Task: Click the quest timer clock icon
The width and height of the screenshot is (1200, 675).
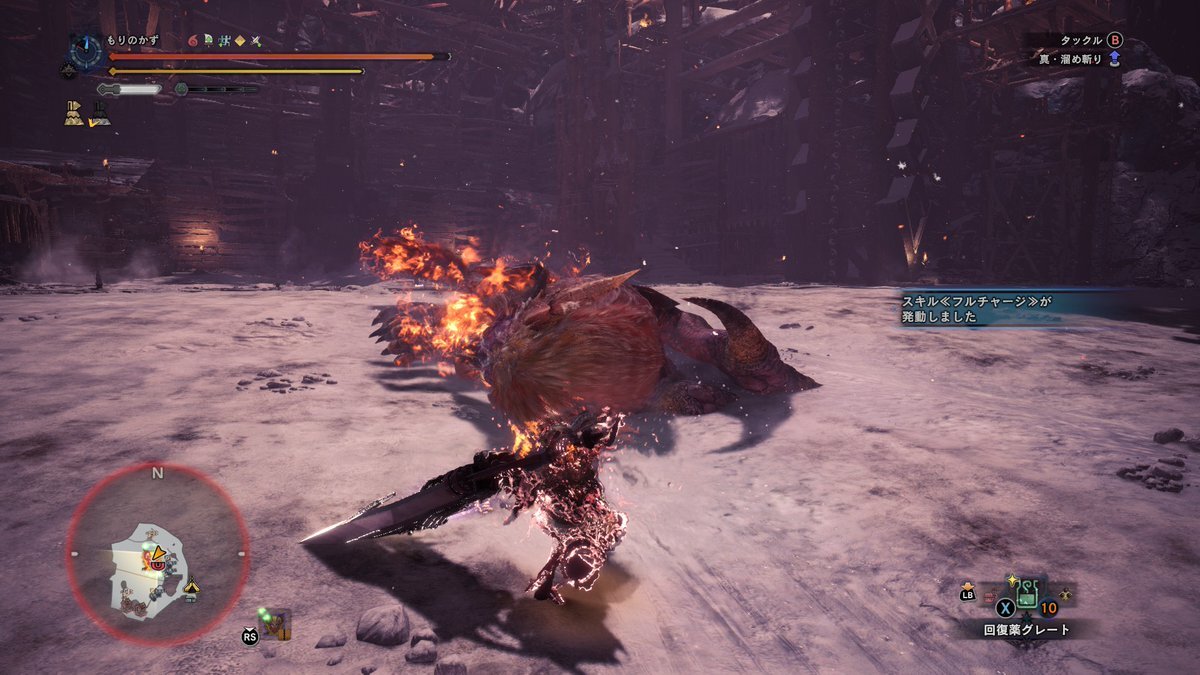Action: pyautogui.click(x=84, y=51)
